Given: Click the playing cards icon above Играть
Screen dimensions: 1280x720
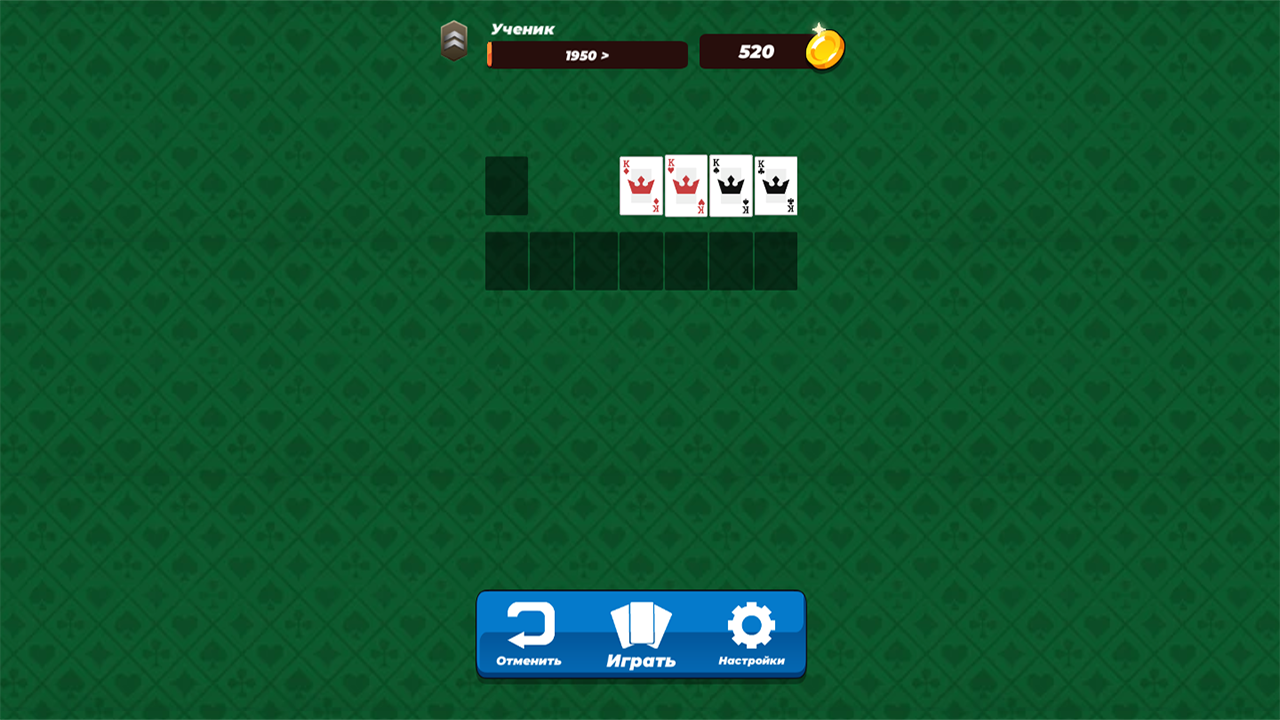Looking at the screenshot, I should pyautogui.click(x=640, y=624).
